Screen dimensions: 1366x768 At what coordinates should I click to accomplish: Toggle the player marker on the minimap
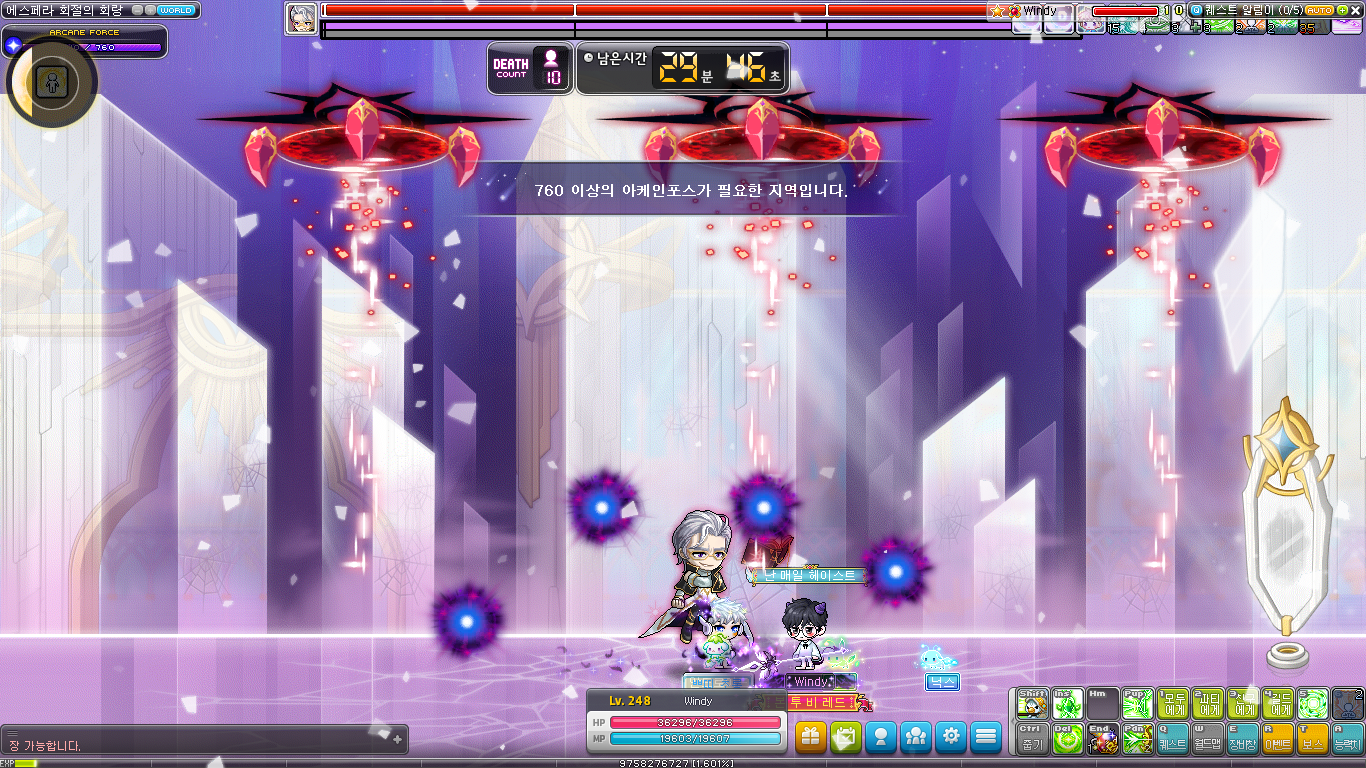coord(53,83)
